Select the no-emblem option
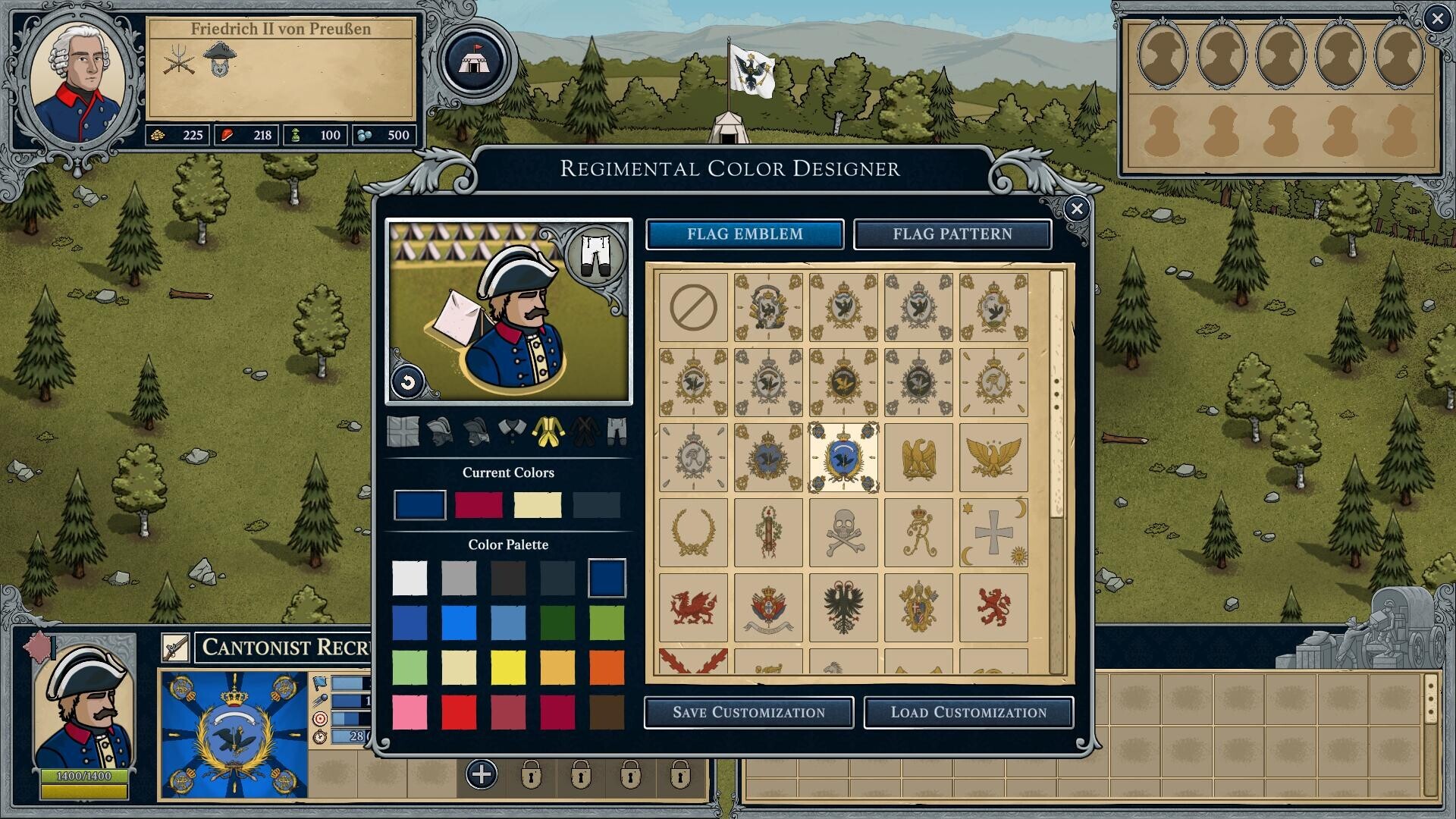The width and height of the screenshot is (1456, 819). pyautogui.click(x=692, y=306)
